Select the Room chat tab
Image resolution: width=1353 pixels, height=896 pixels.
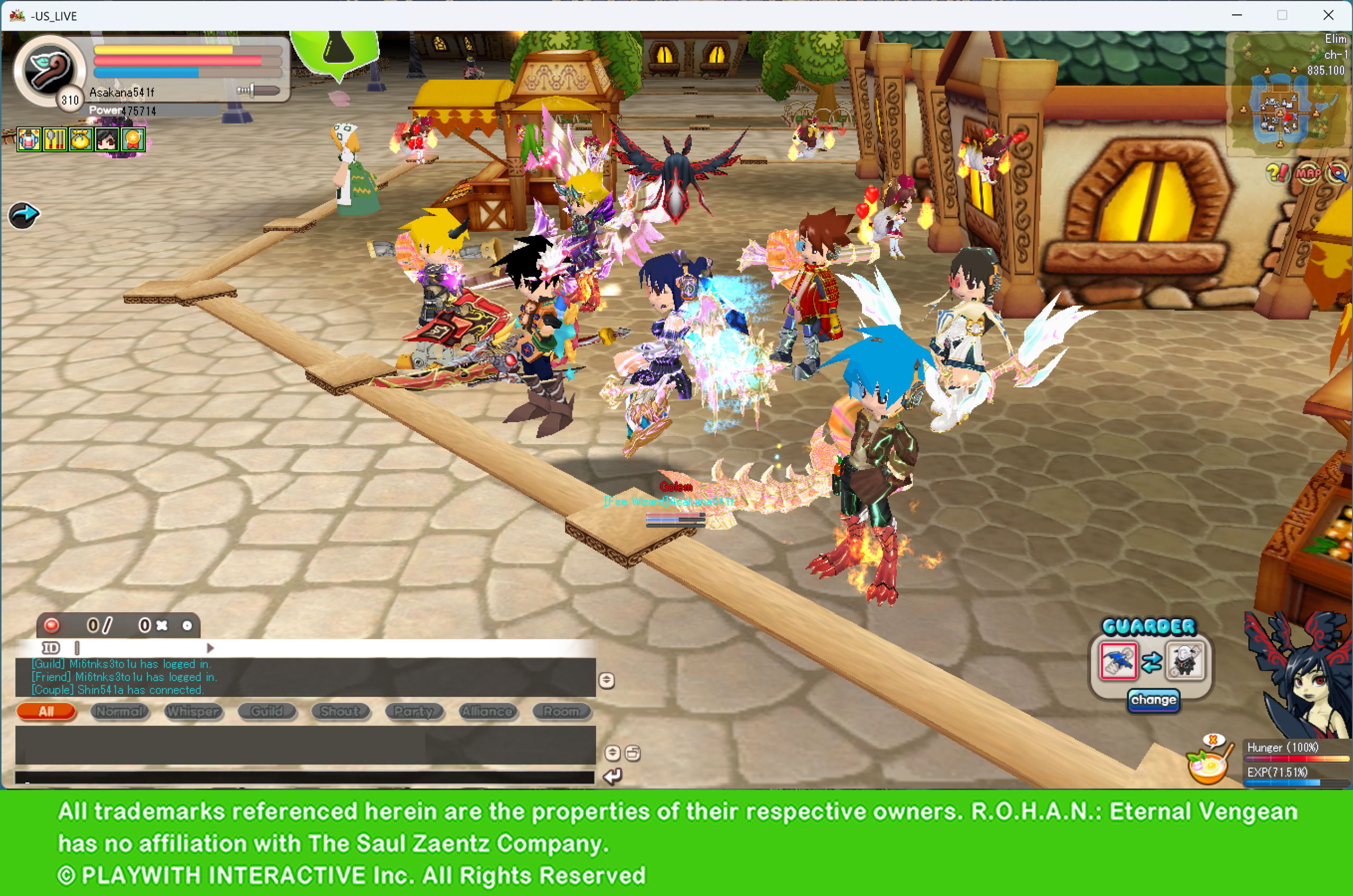[x=562, y=711]
